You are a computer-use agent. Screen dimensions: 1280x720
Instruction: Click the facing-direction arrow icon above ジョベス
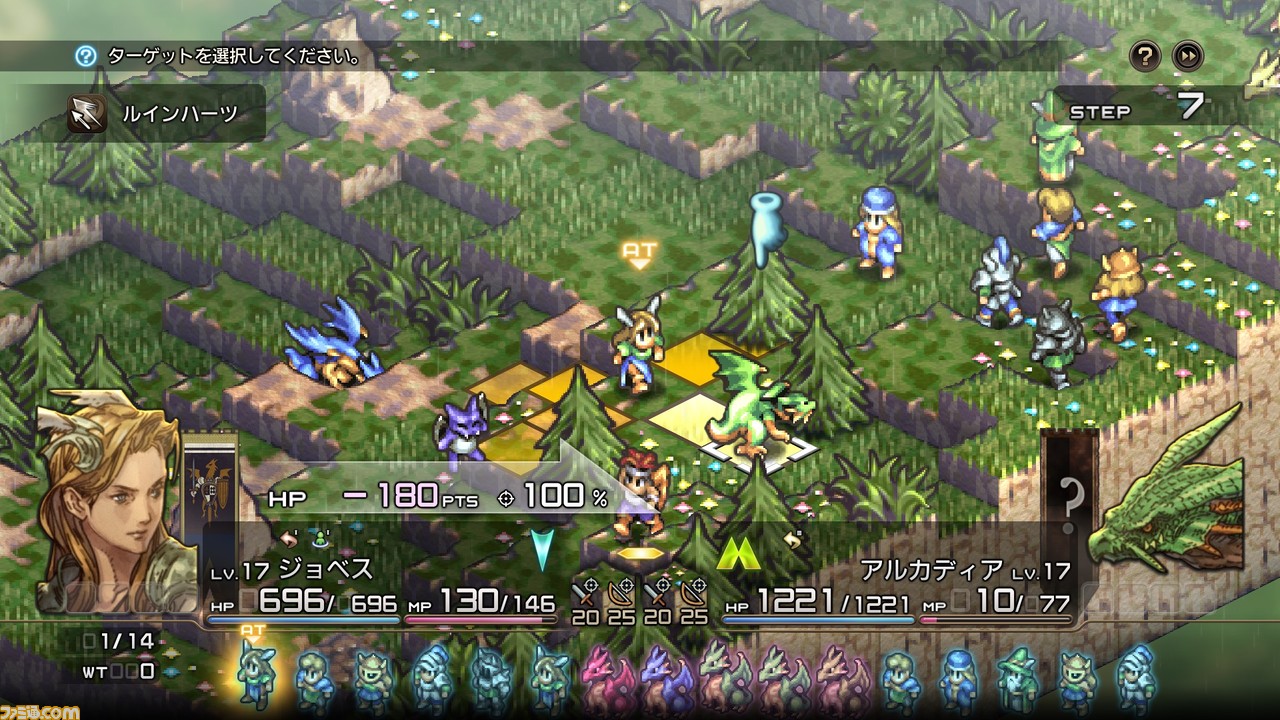point(288,540)
